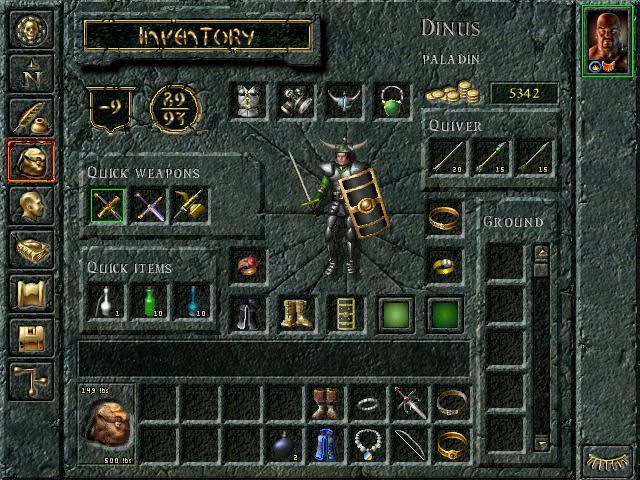640x480 pixels.
Task: Pick up the blue robe from backpack
Action: point(325,444)
